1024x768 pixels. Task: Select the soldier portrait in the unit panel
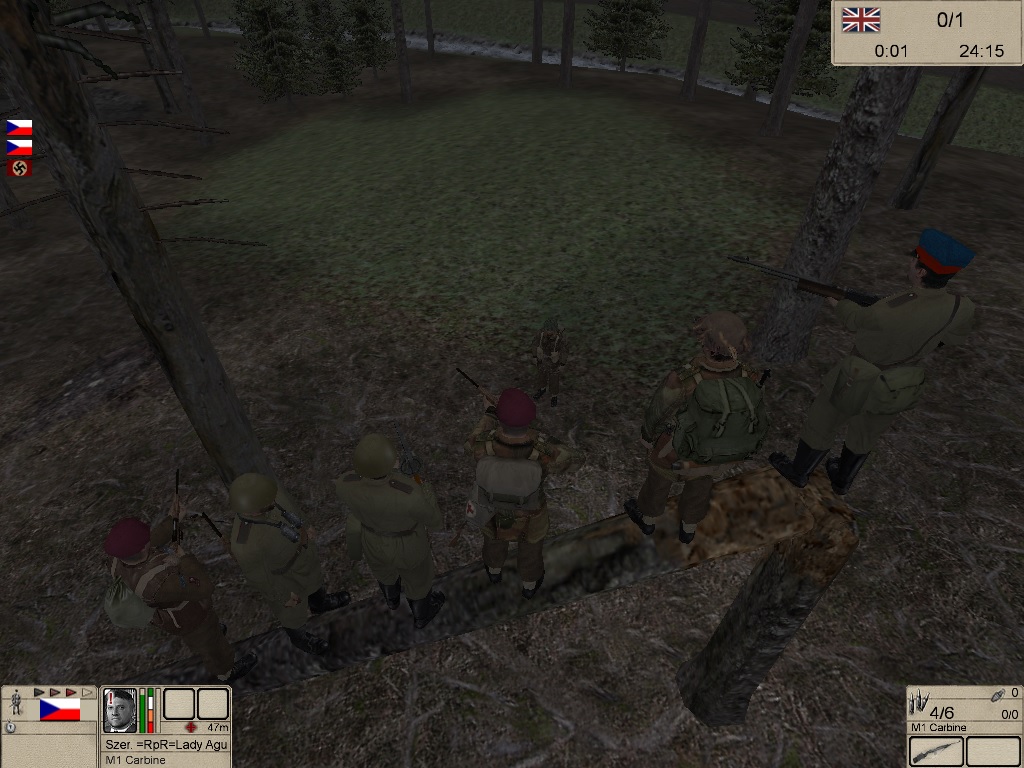(119, 710)
